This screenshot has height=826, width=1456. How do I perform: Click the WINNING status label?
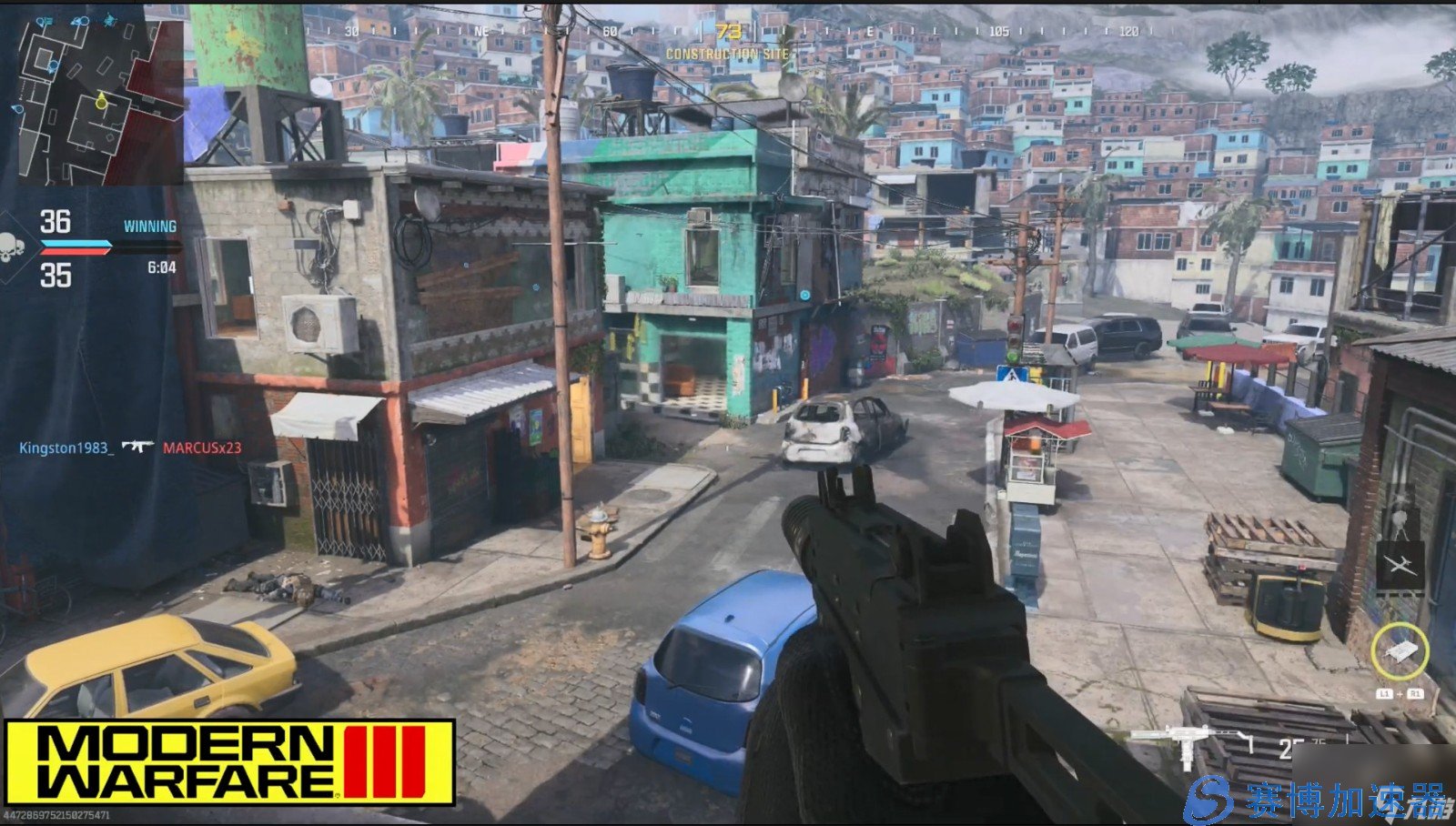[150, 225]
